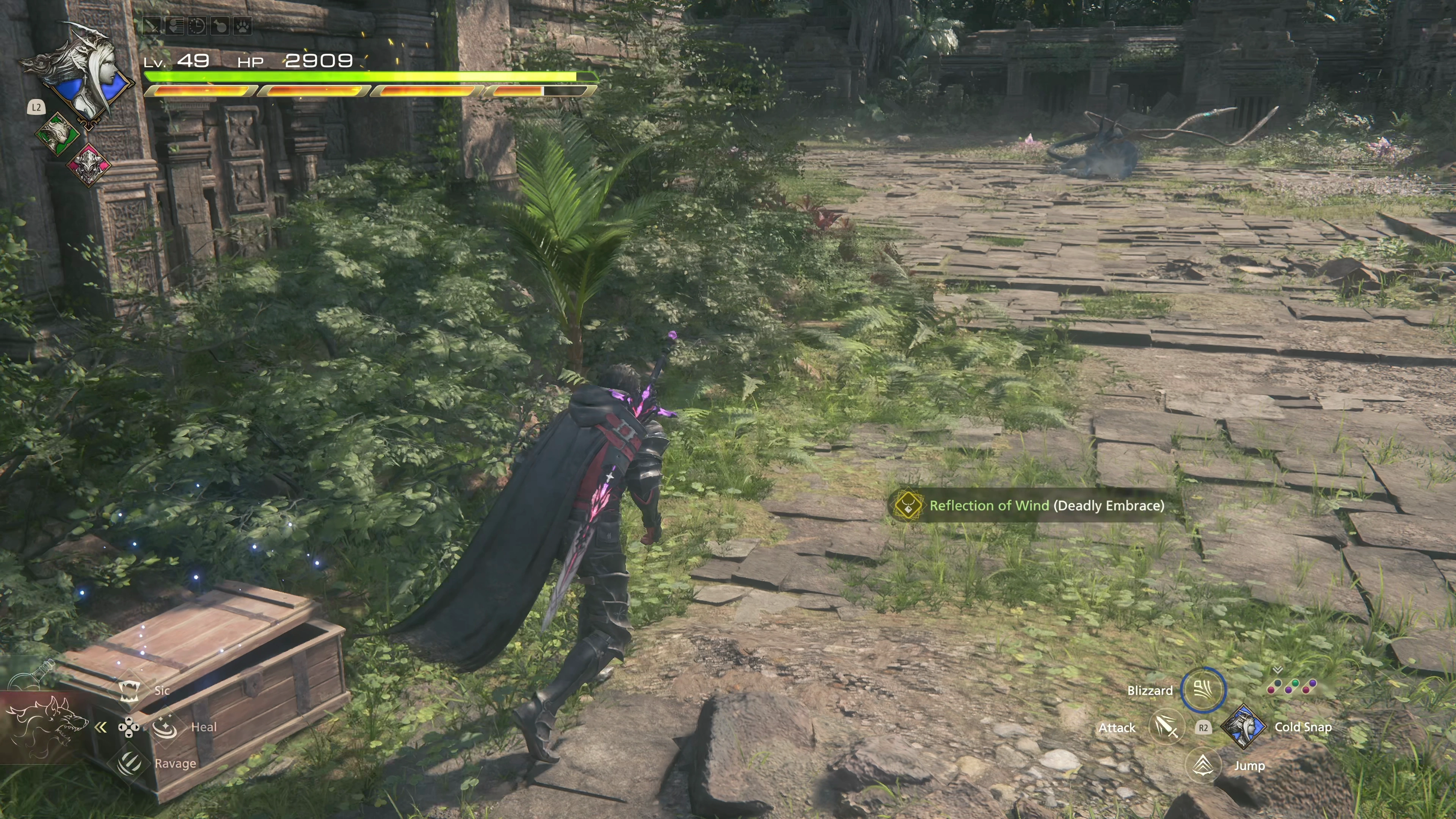Use Torgal's Heal command
Screen dimensions: 1456x819
(165, 727)
